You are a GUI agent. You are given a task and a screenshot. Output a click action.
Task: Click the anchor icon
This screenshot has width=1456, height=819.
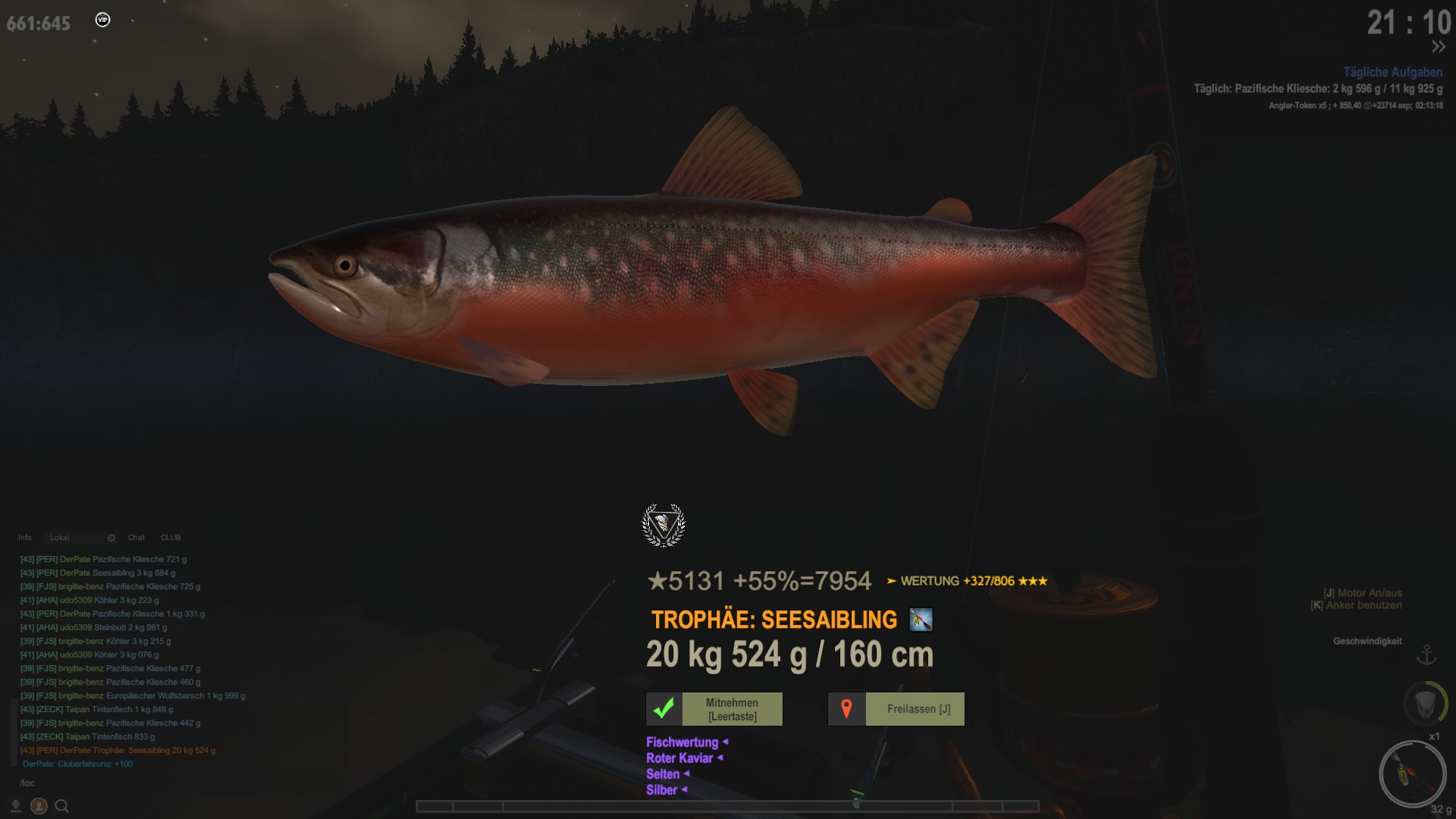[x=1426, y=654]
